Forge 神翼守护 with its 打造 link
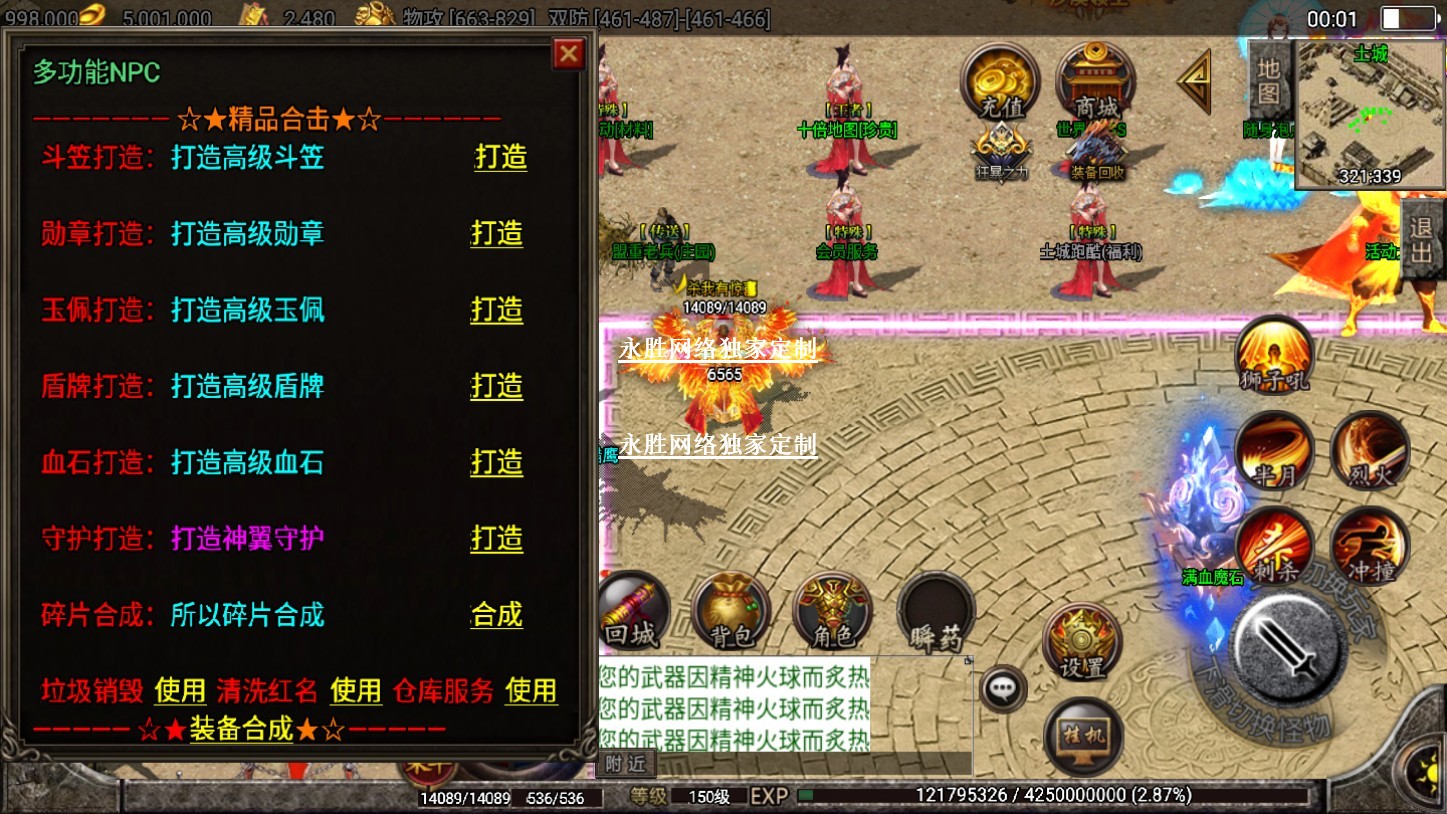 click(497, 538)
